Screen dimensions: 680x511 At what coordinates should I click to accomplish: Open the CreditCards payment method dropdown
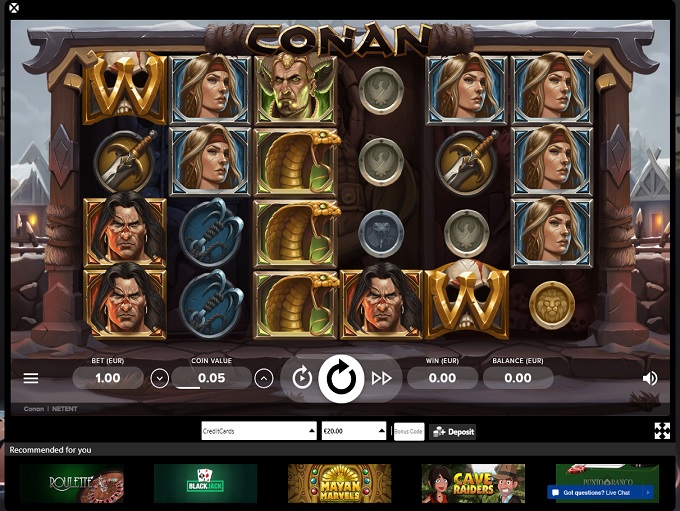[x=259, y=431]
